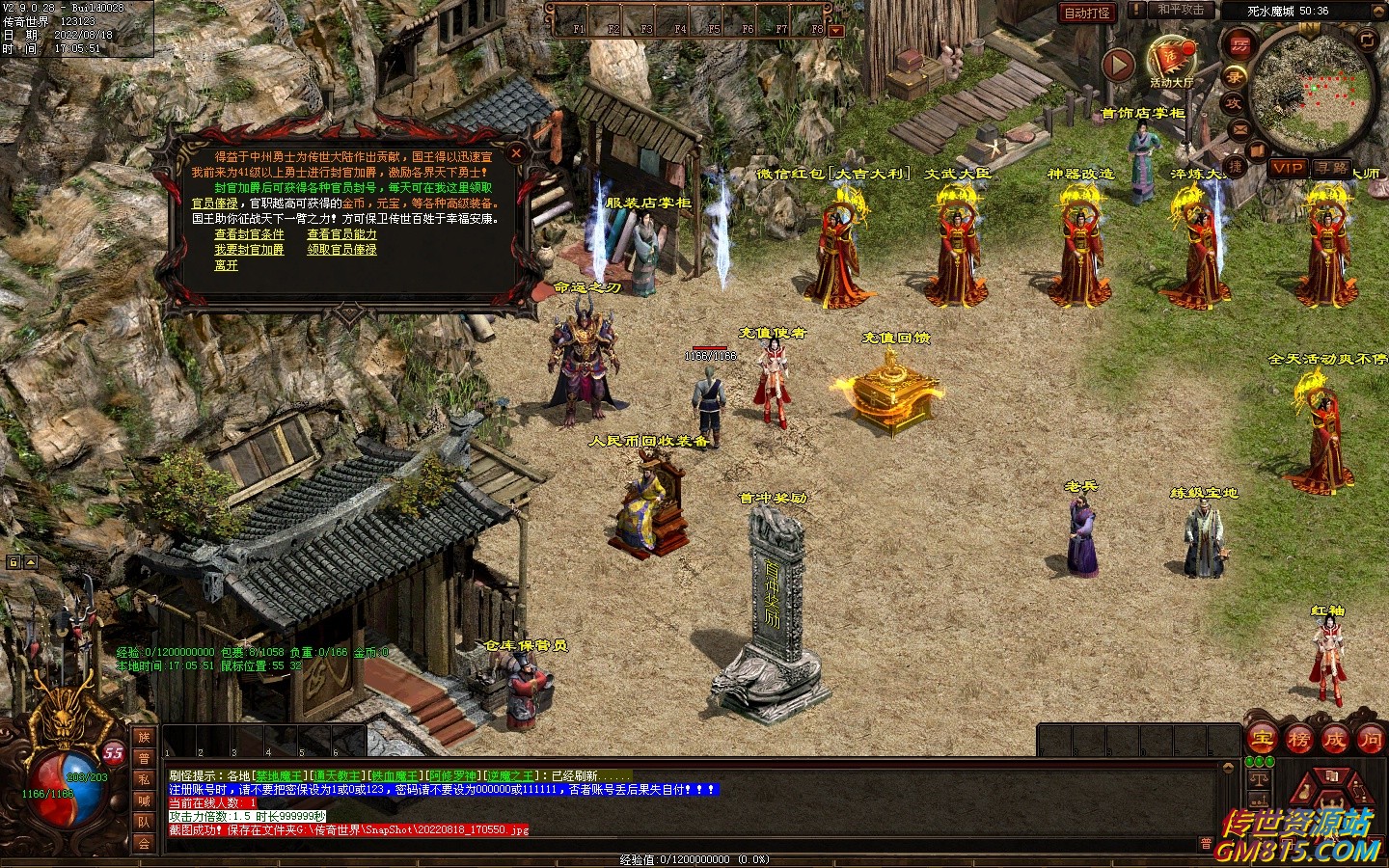Click the round play arrow button
This screenshot has width=1389, height=868.
pyautogui.click(x=1118, y=66)
